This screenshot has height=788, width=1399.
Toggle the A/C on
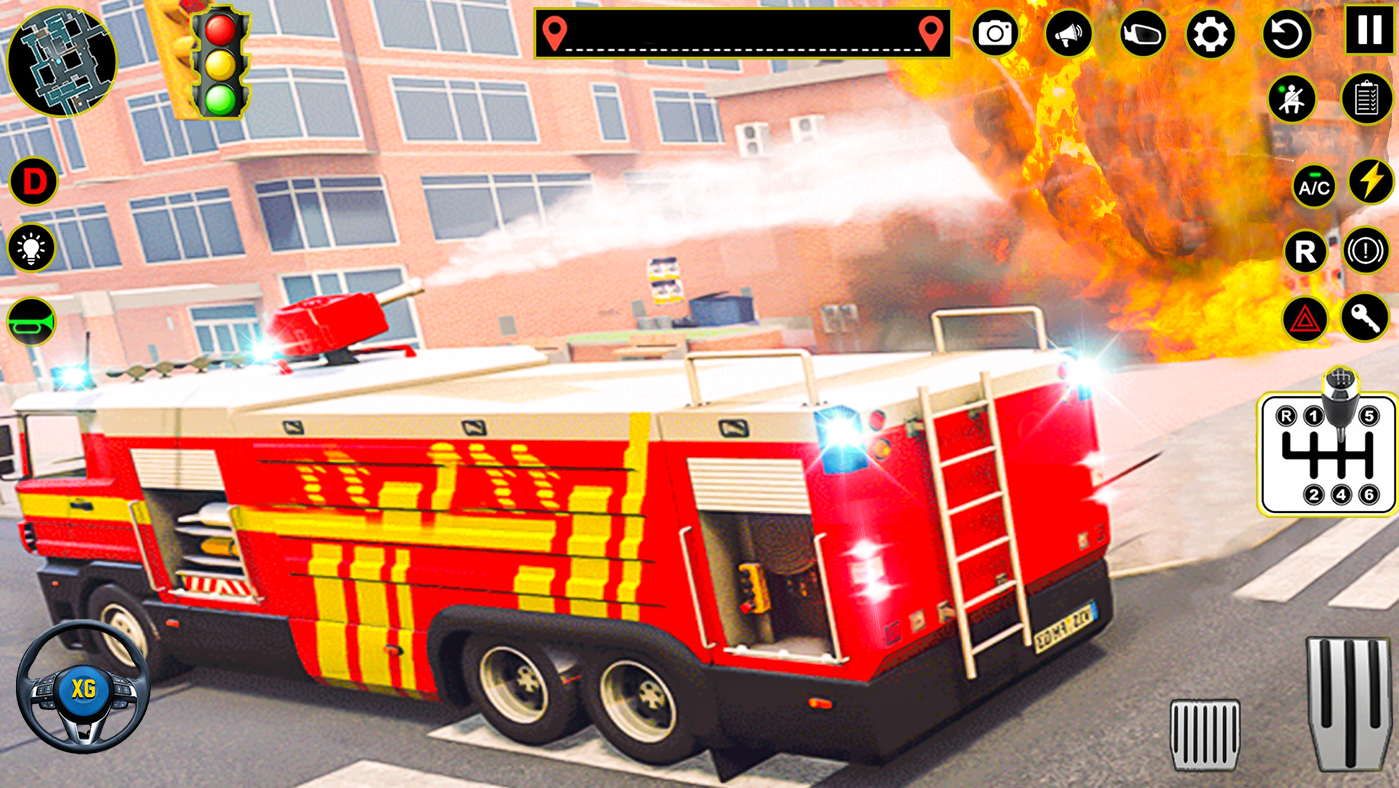point(1314,188)
